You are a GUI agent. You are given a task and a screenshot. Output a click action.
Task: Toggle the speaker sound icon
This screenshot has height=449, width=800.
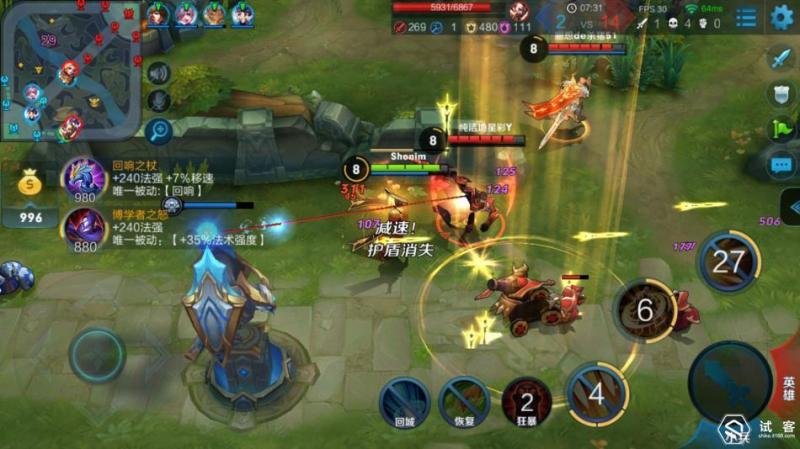(158, 72)
